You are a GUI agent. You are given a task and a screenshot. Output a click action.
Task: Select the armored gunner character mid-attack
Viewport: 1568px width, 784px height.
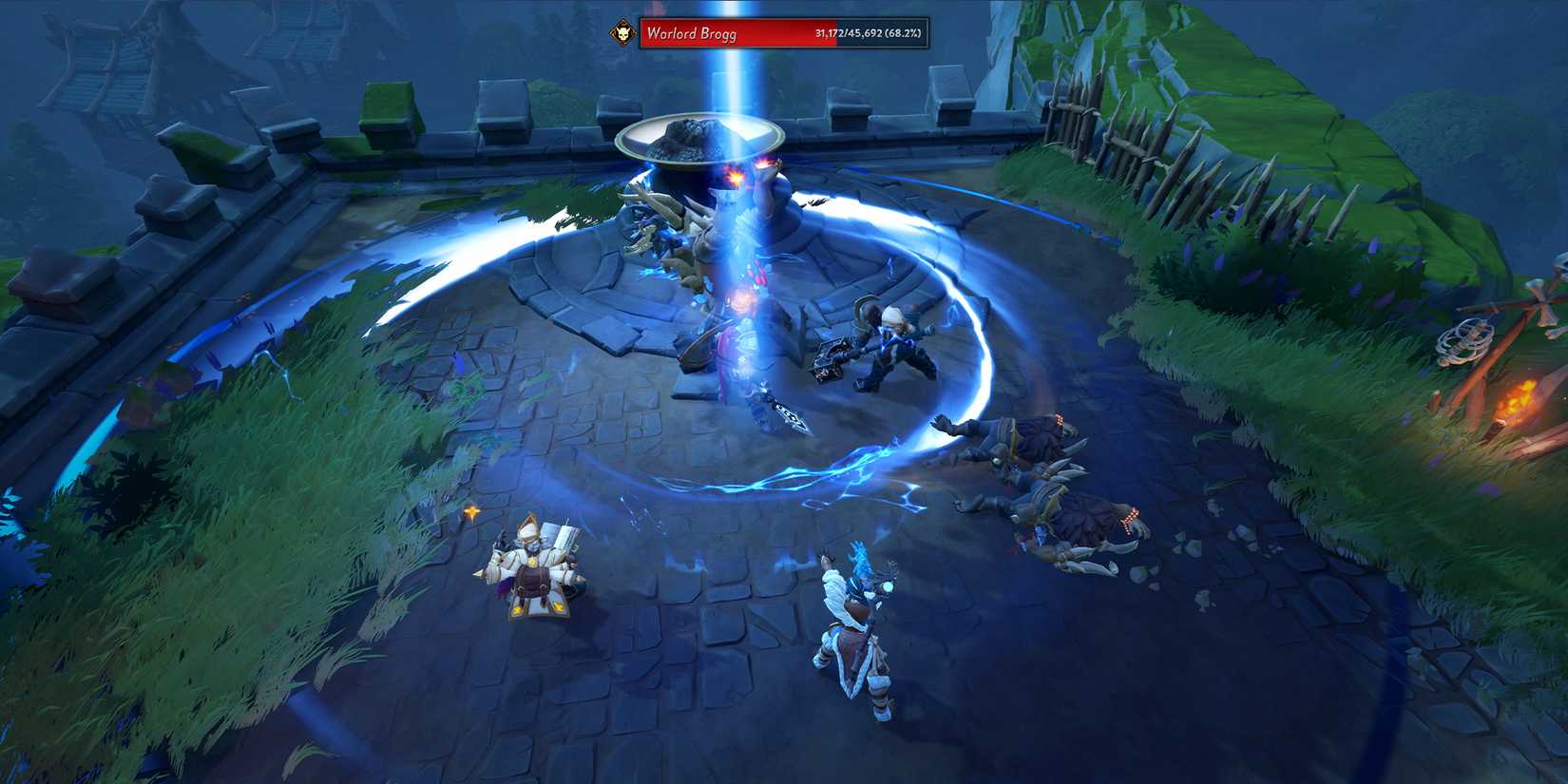click(884, 356)
